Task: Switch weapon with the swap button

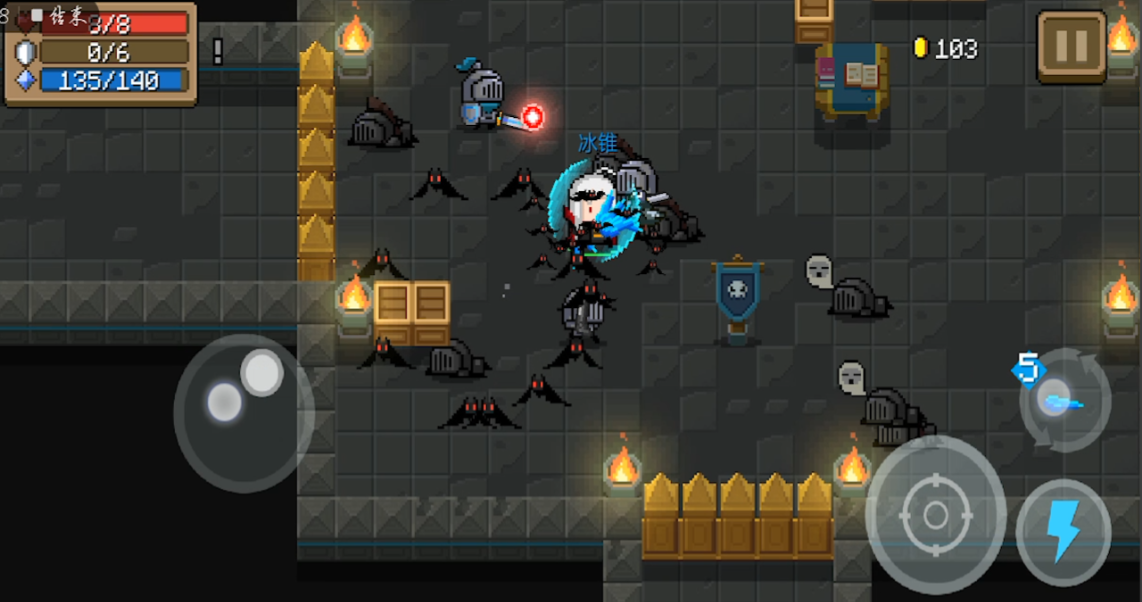Action: 1064,400
